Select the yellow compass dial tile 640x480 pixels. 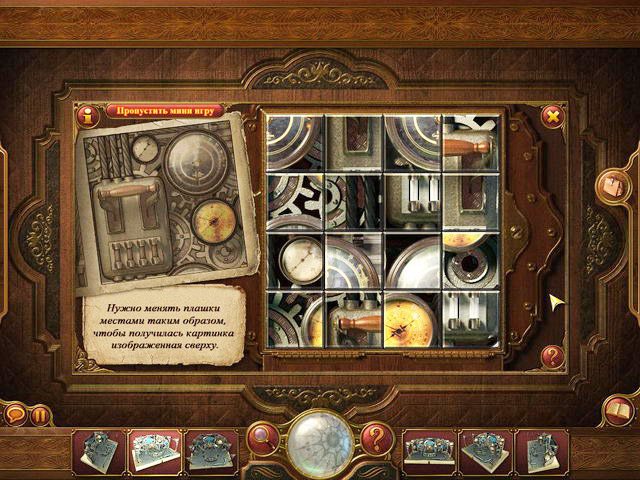413,316
